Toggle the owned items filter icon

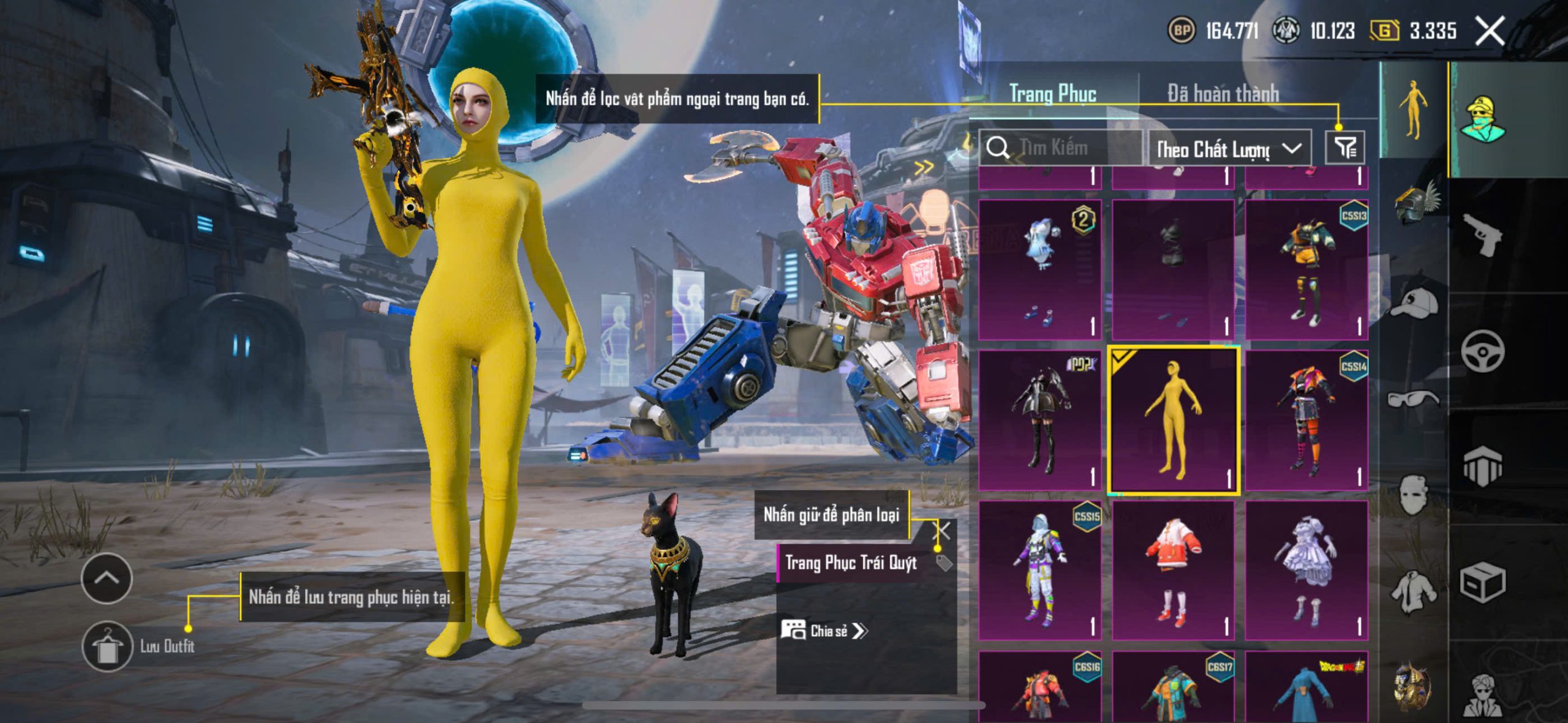coord(1345,148)
